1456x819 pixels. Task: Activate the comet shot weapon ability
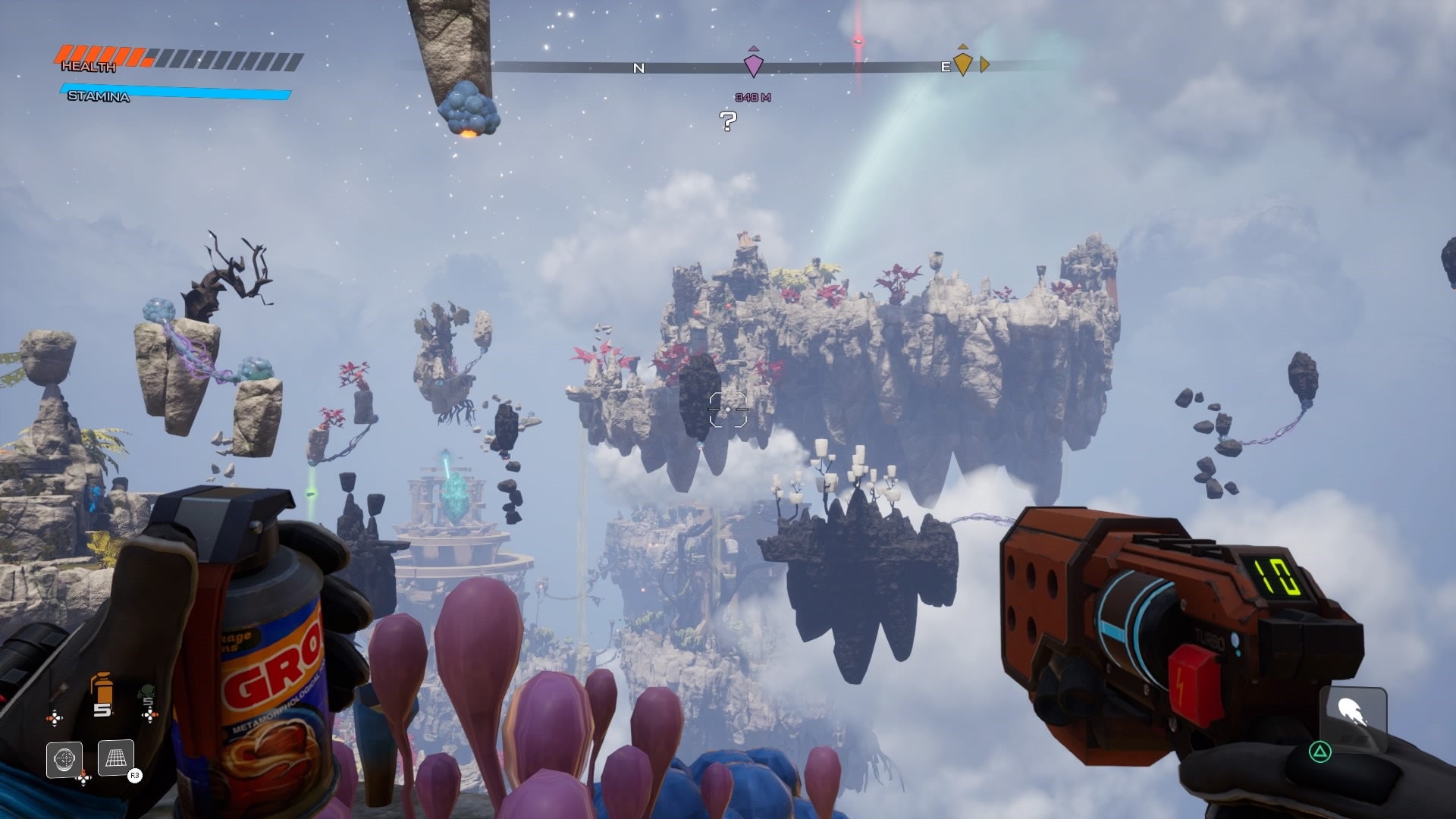coord(1354,715)
